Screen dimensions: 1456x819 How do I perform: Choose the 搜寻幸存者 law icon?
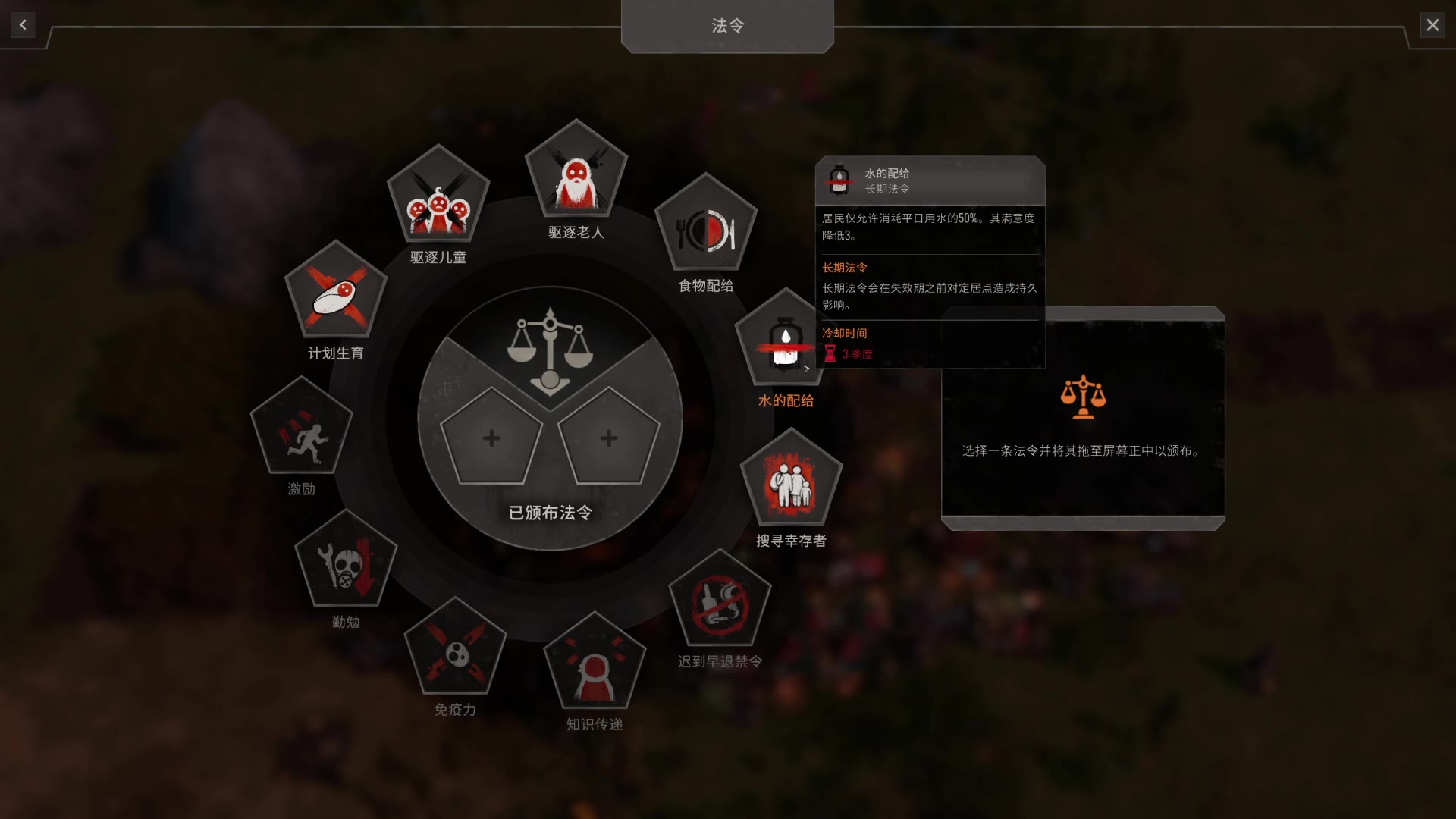791,482
